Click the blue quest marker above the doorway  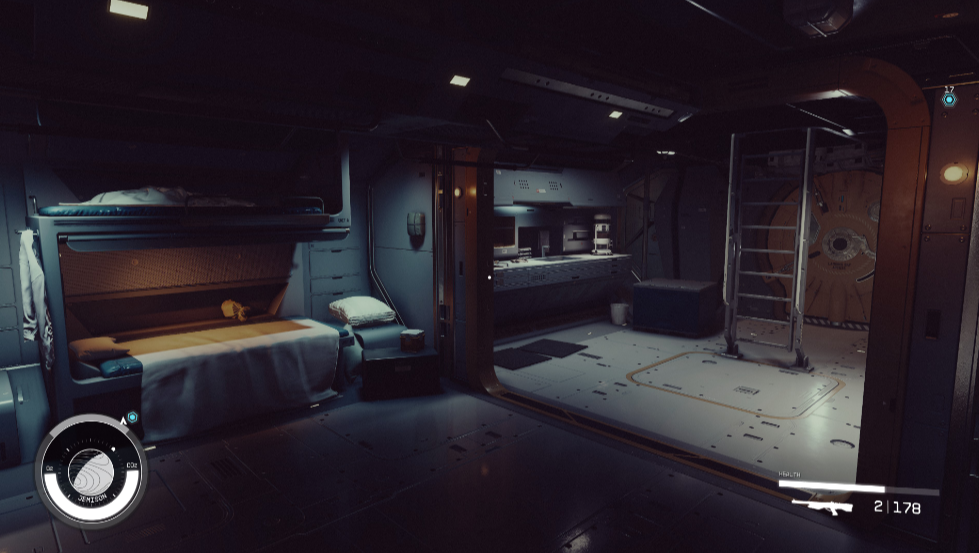(948, 100)
